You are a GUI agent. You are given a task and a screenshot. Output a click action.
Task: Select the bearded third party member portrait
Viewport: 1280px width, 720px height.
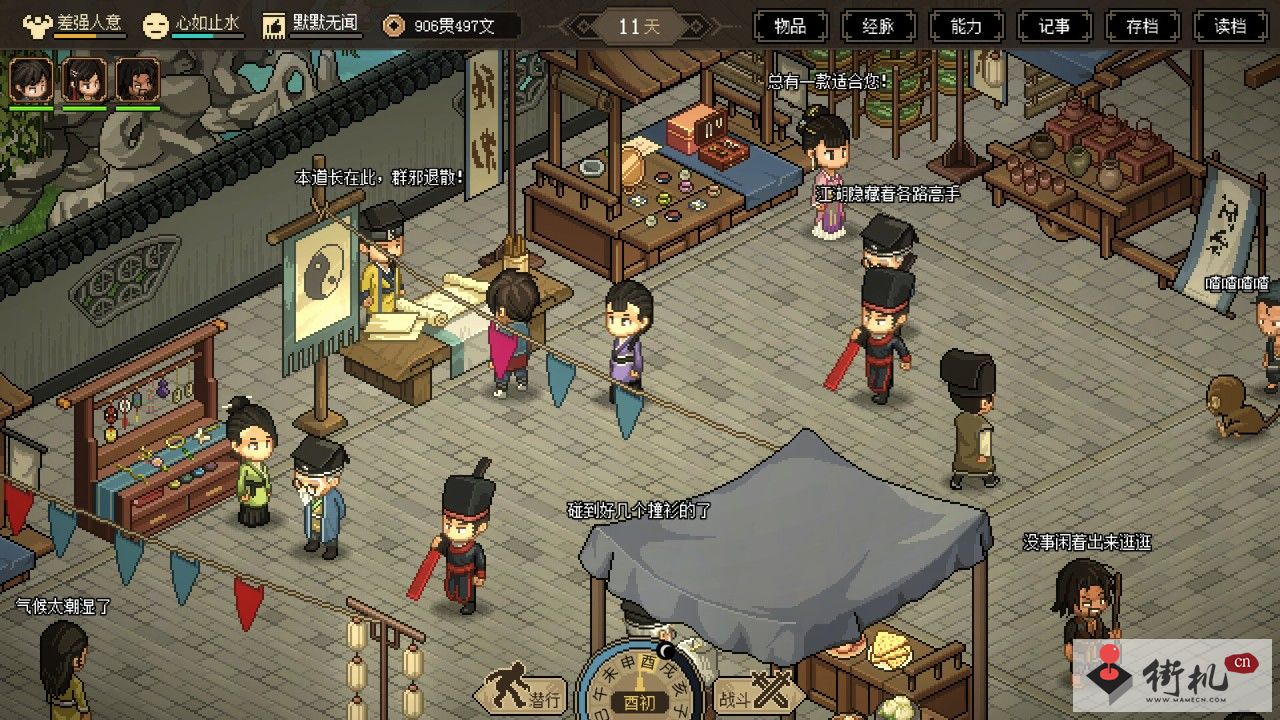(x=137, y=79)
